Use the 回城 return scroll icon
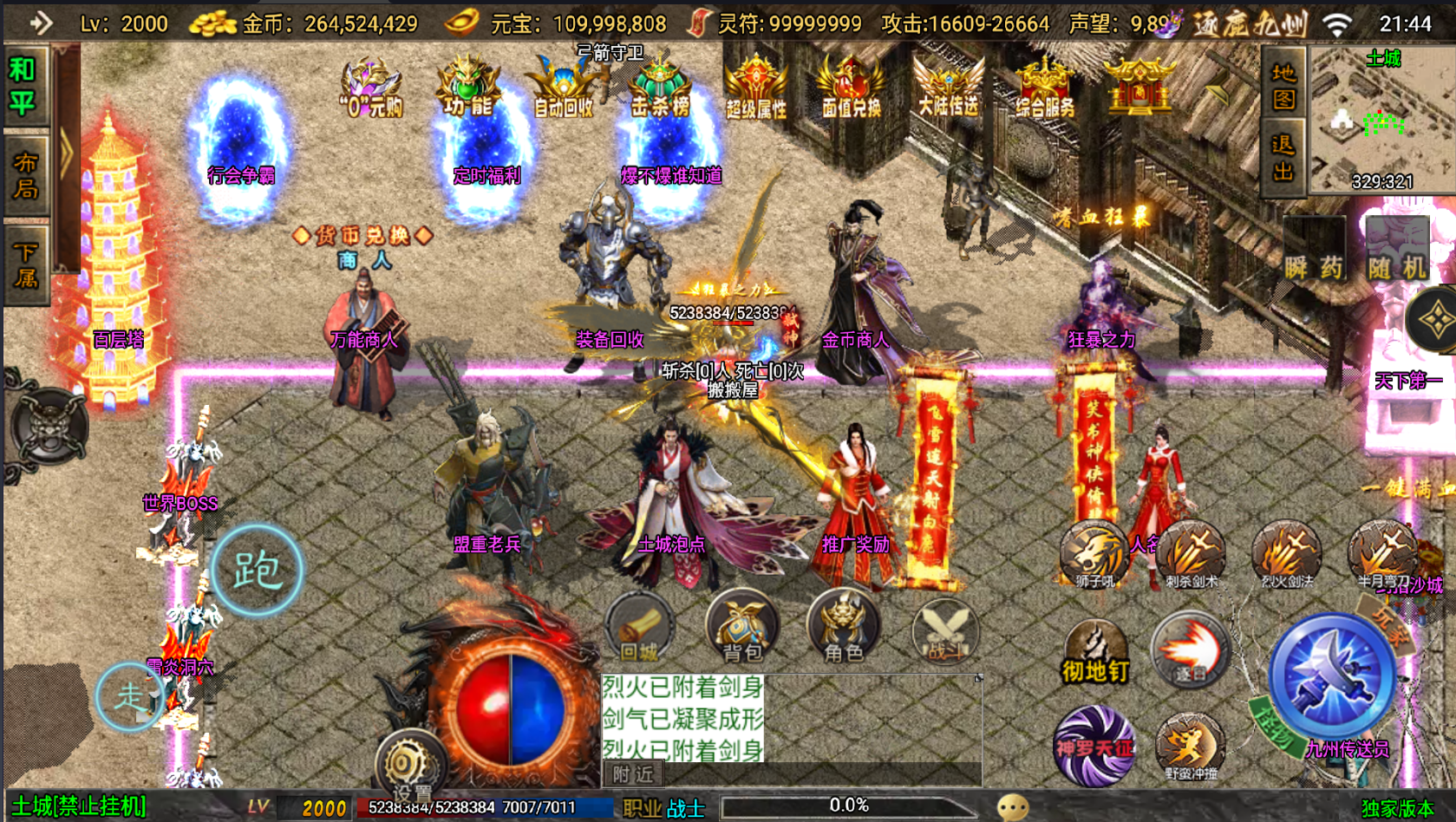This screenshot has width=1456, height=822. [642, 630]
